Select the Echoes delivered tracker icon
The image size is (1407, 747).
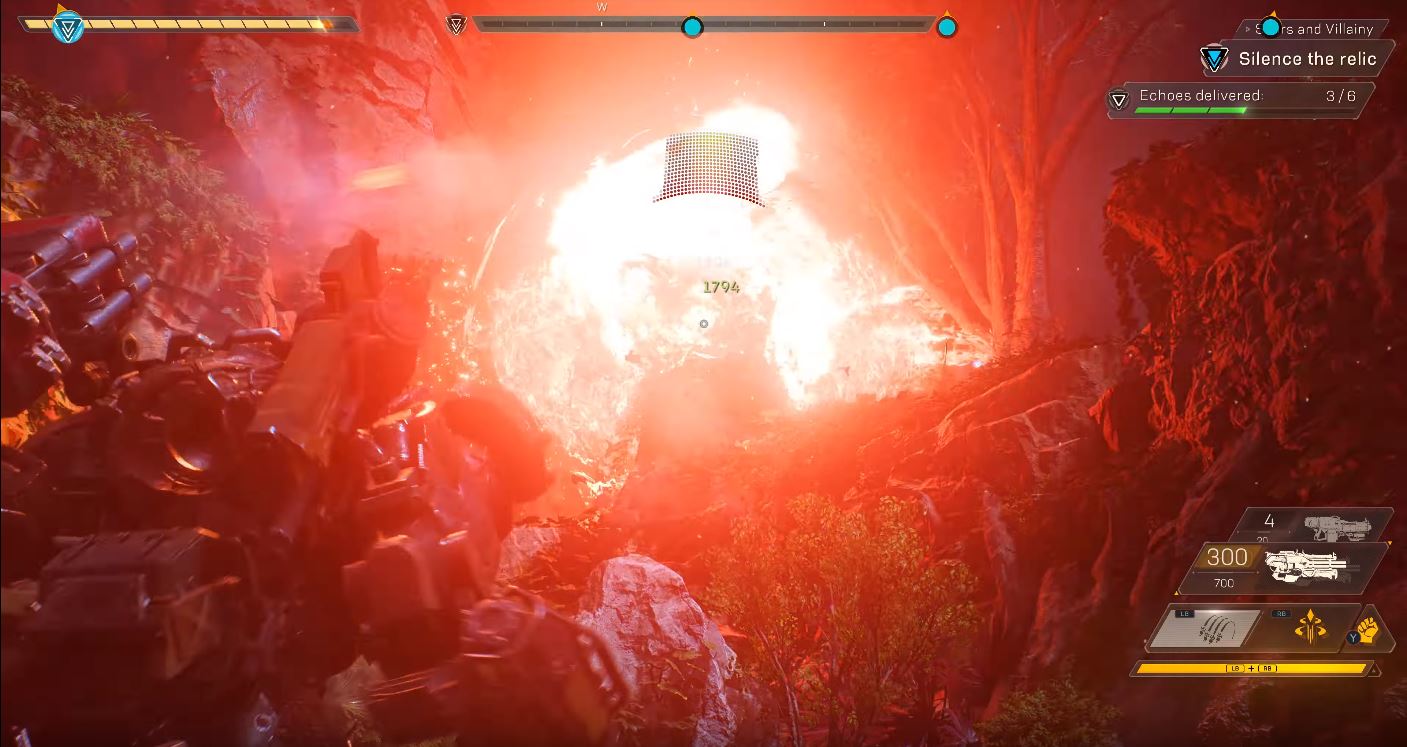pos(1120,99)
